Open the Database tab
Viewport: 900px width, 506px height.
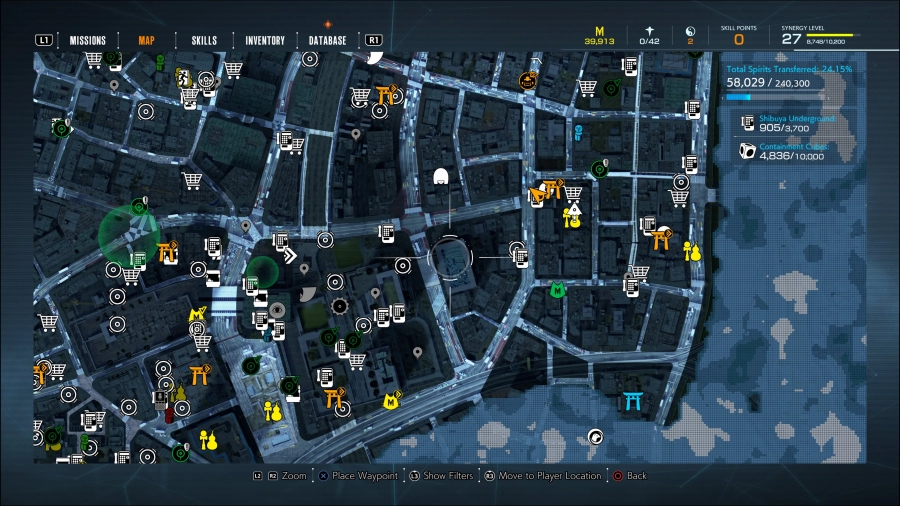[327, 41]
